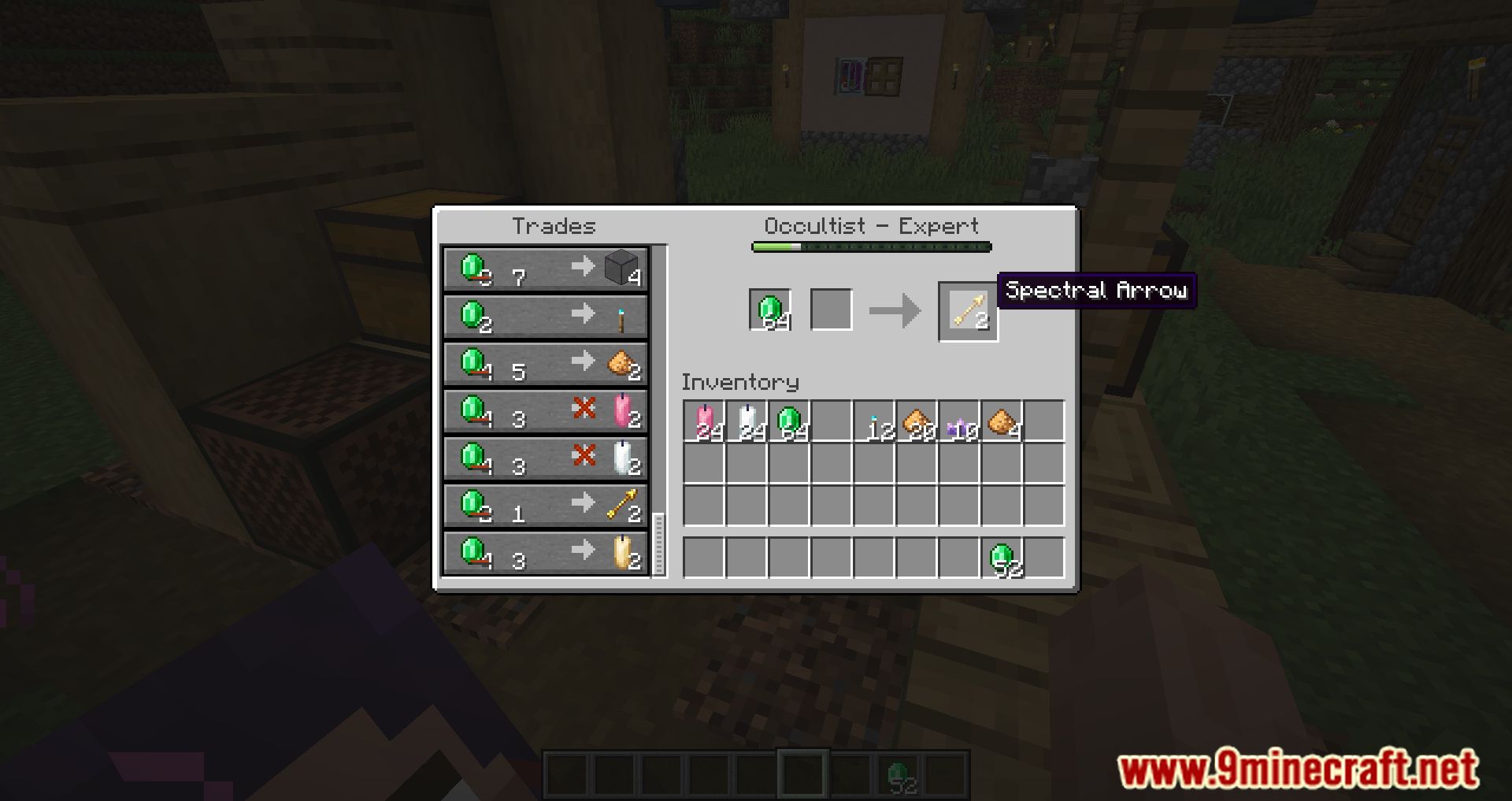Select the locked pink candle trade
The image size is (1512, 801).
(546, 411)
